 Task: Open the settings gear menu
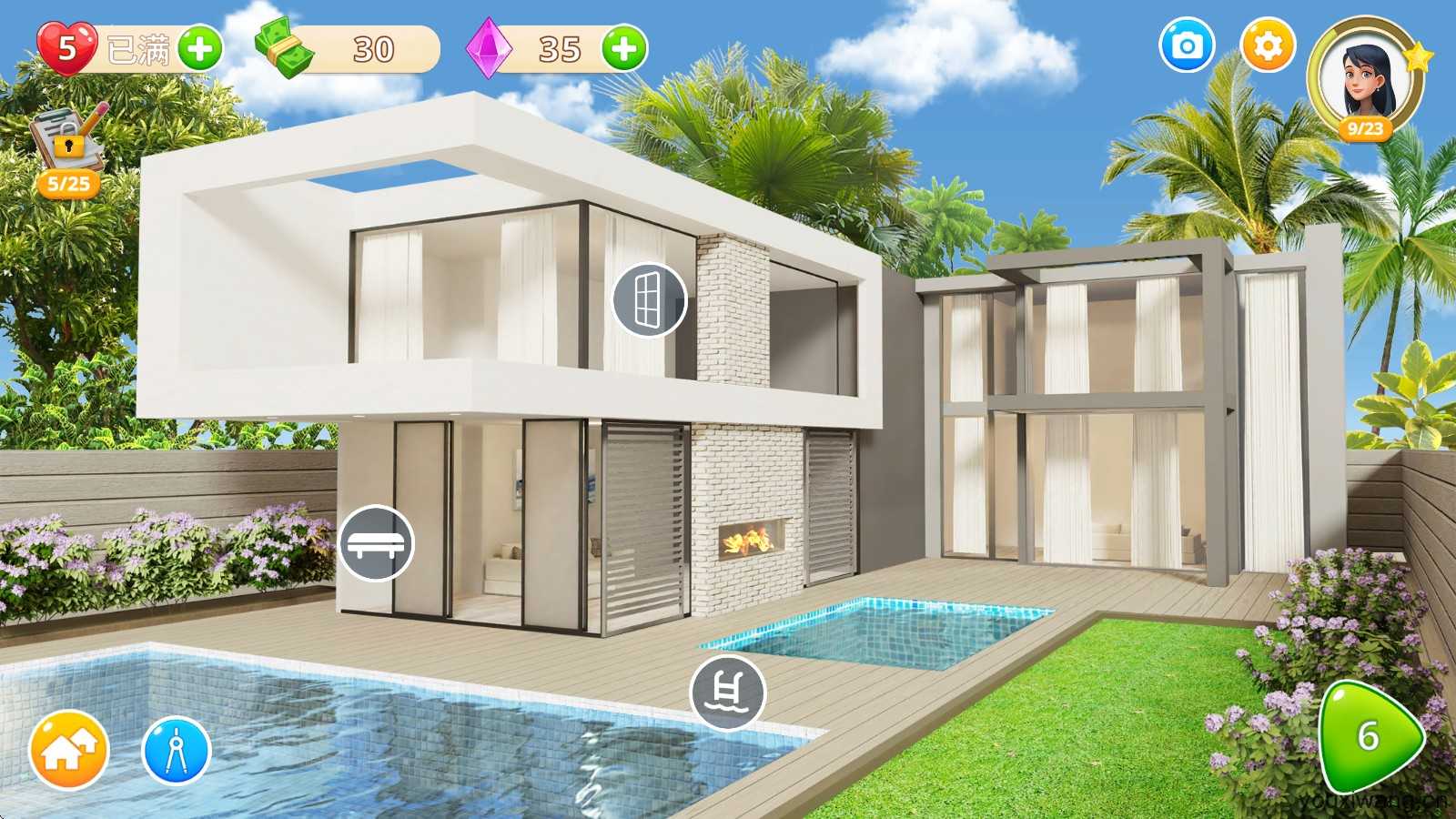point(1268,45)
